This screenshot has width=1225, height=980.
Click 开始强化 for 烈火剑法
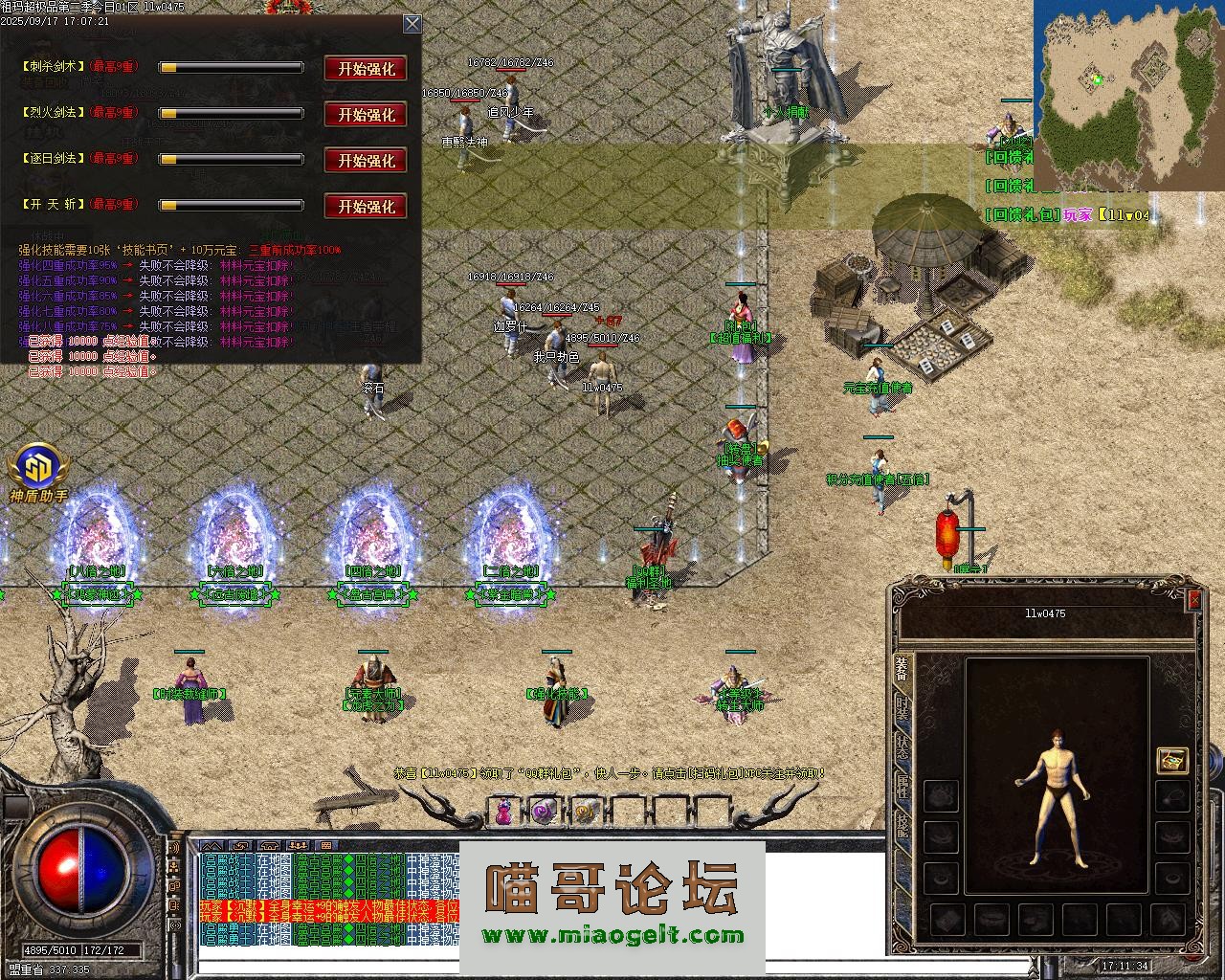pos(366,115)
